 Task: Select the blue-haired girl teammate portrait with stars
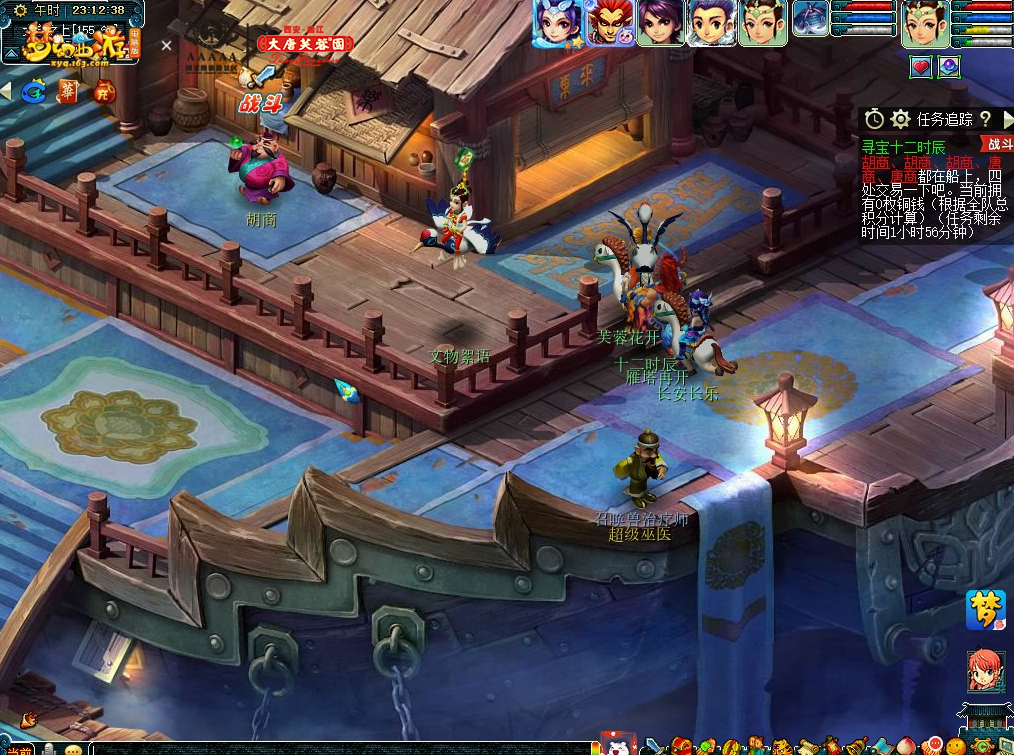pyautogui.click(x=556, y=22)
